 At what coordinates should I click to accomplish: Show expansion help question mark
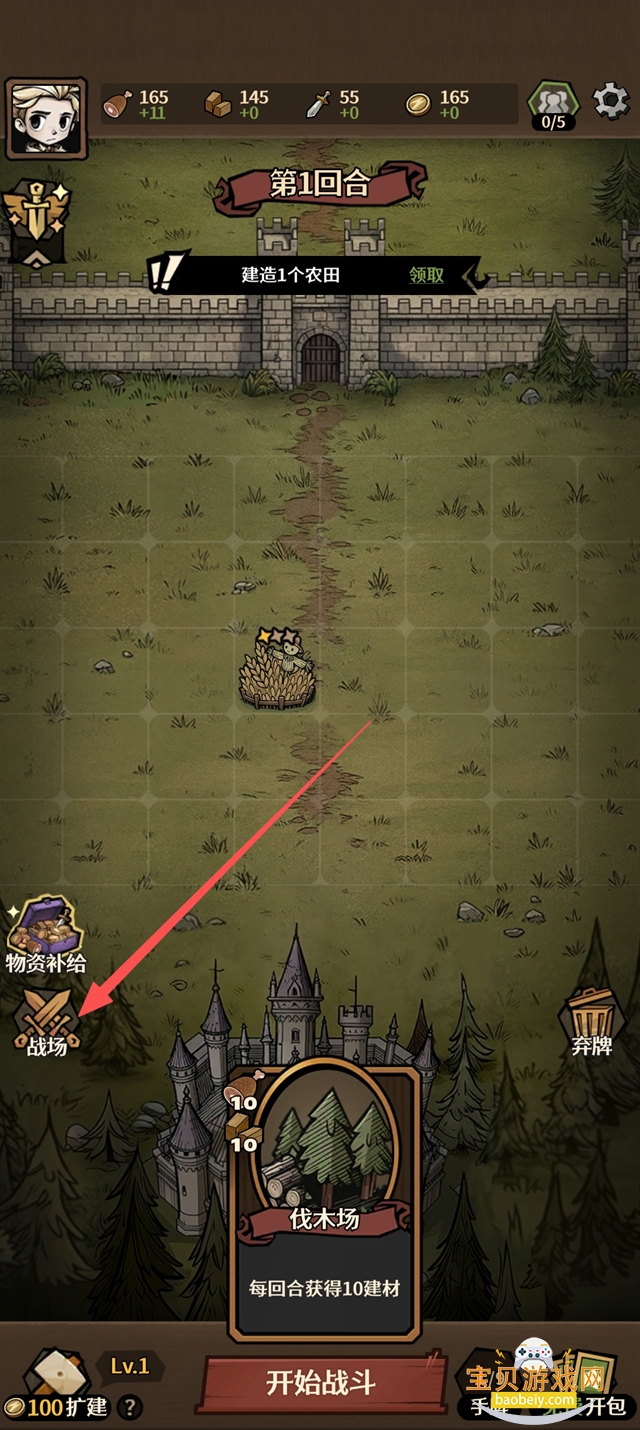(129, 1407)
